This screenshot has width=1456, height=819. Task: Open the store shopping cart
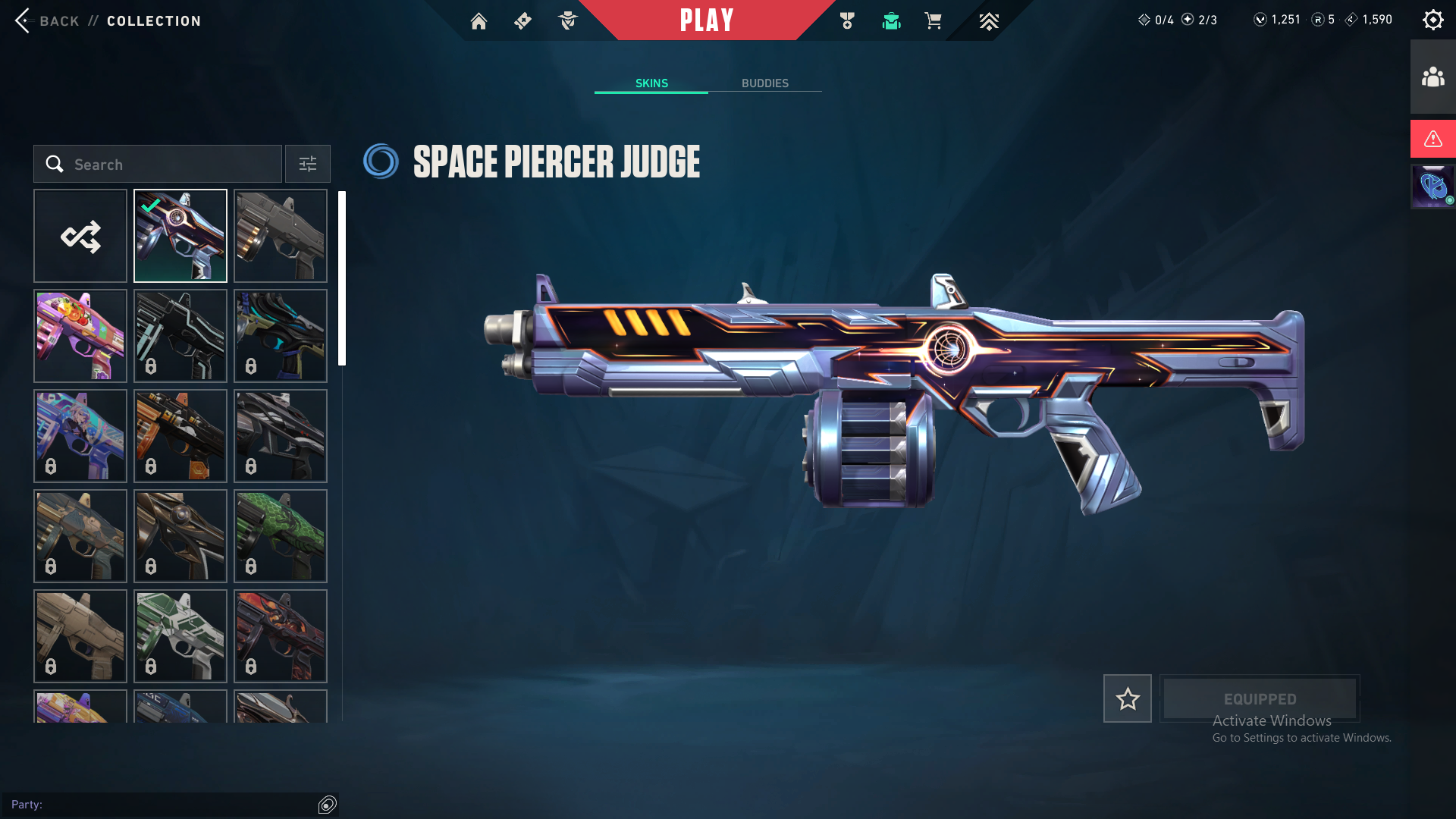[x=933, y=21]
